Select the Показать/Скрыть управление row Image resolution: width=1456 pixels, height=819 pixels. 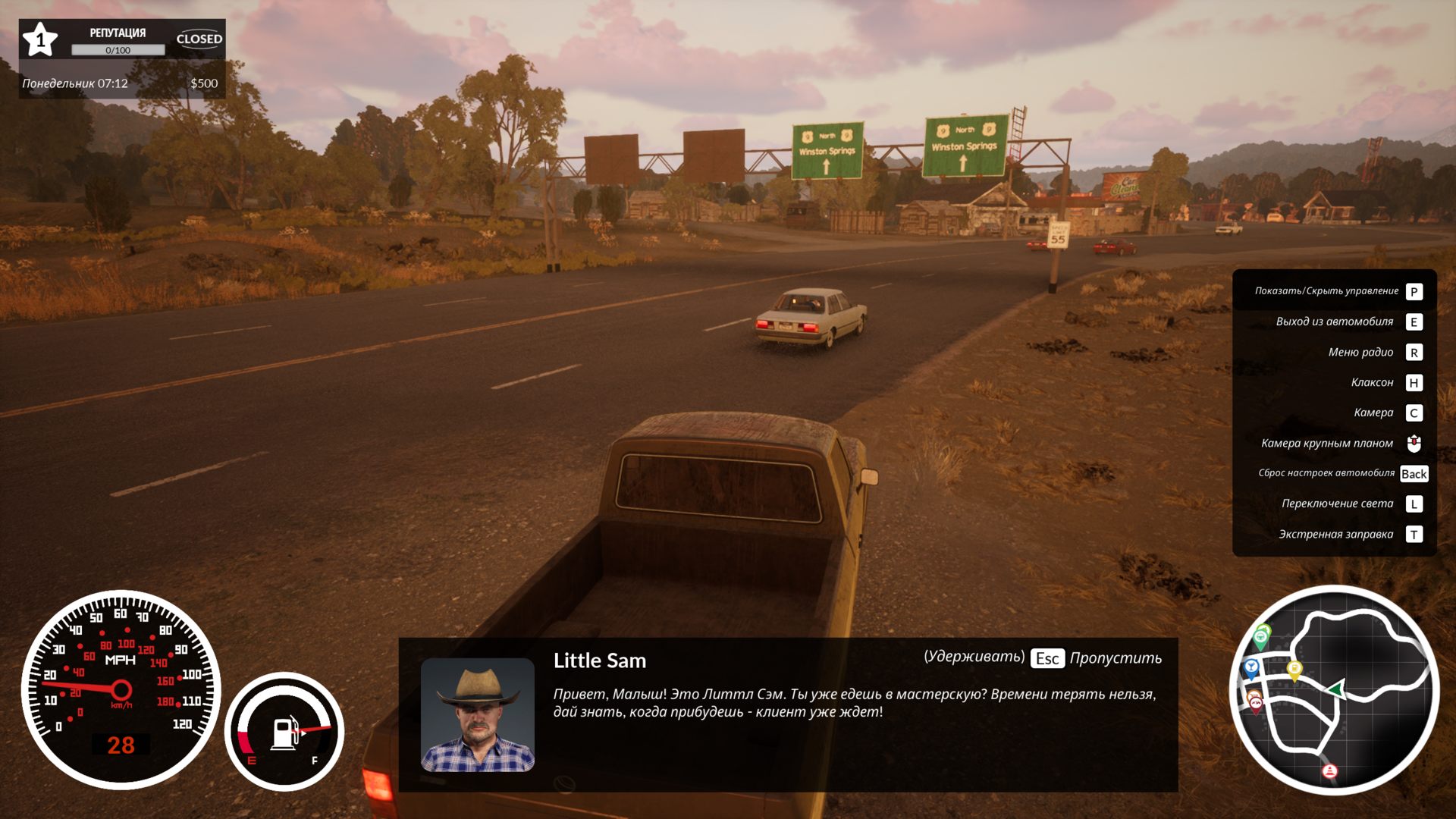click(x=1335, y=291)
